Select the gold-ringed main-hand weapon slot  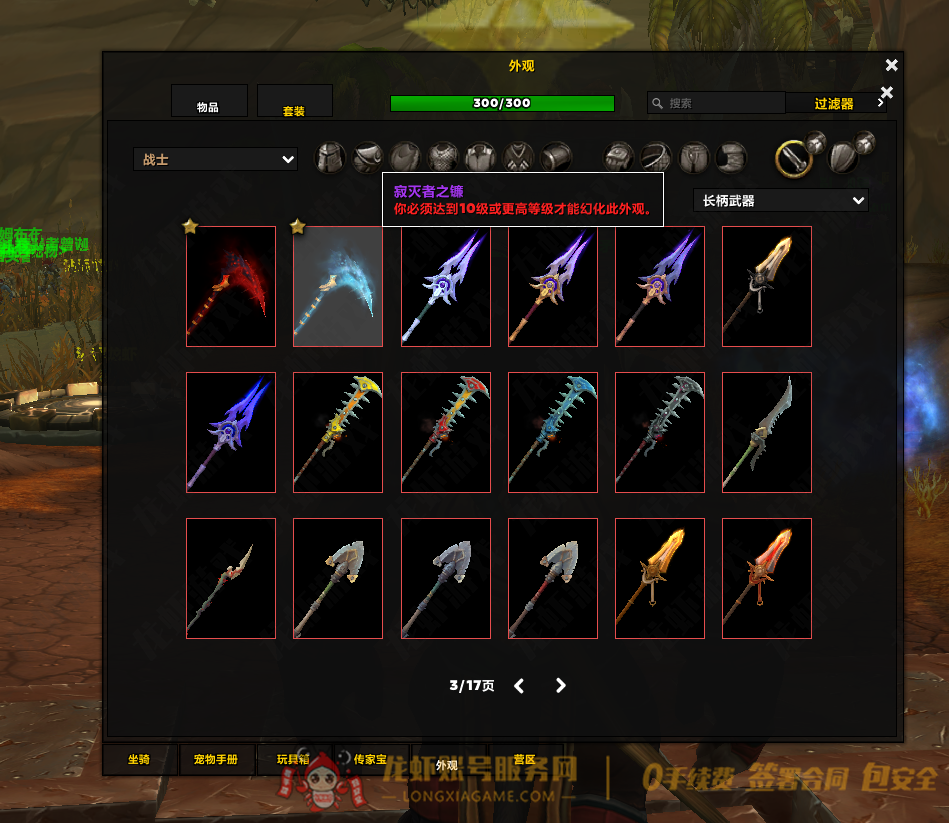[x=793, y=158]
